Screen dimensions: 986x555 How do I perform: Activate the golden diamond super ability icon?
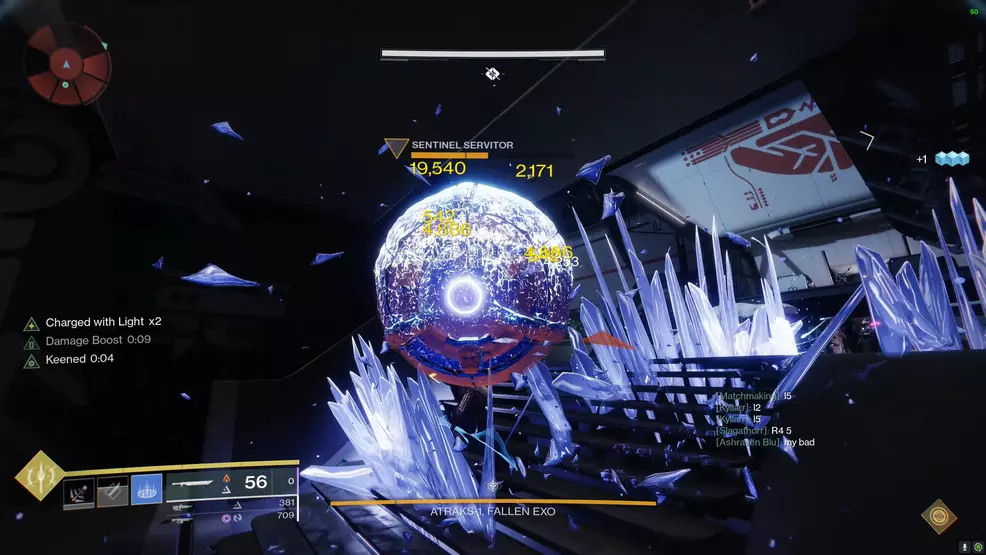point(39,476)
